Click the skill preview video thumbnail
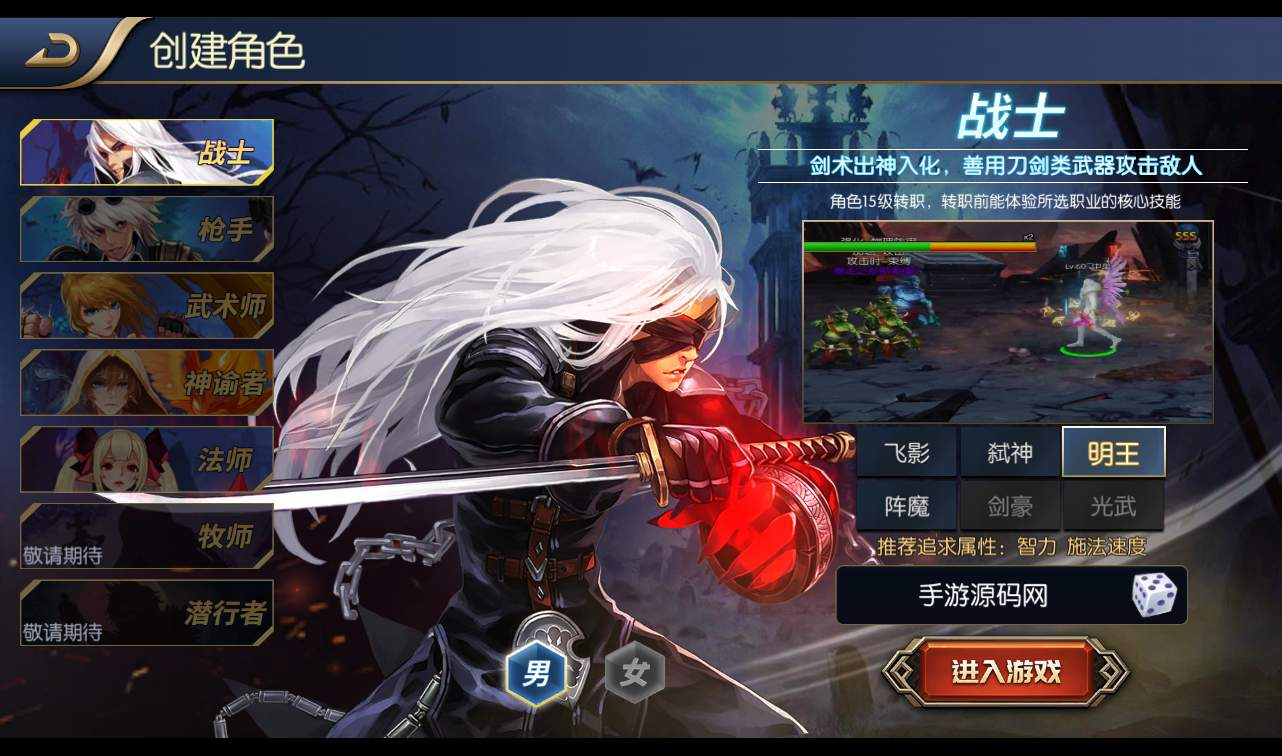This screenshot has width=1282, height=756. coord(1008,318)
